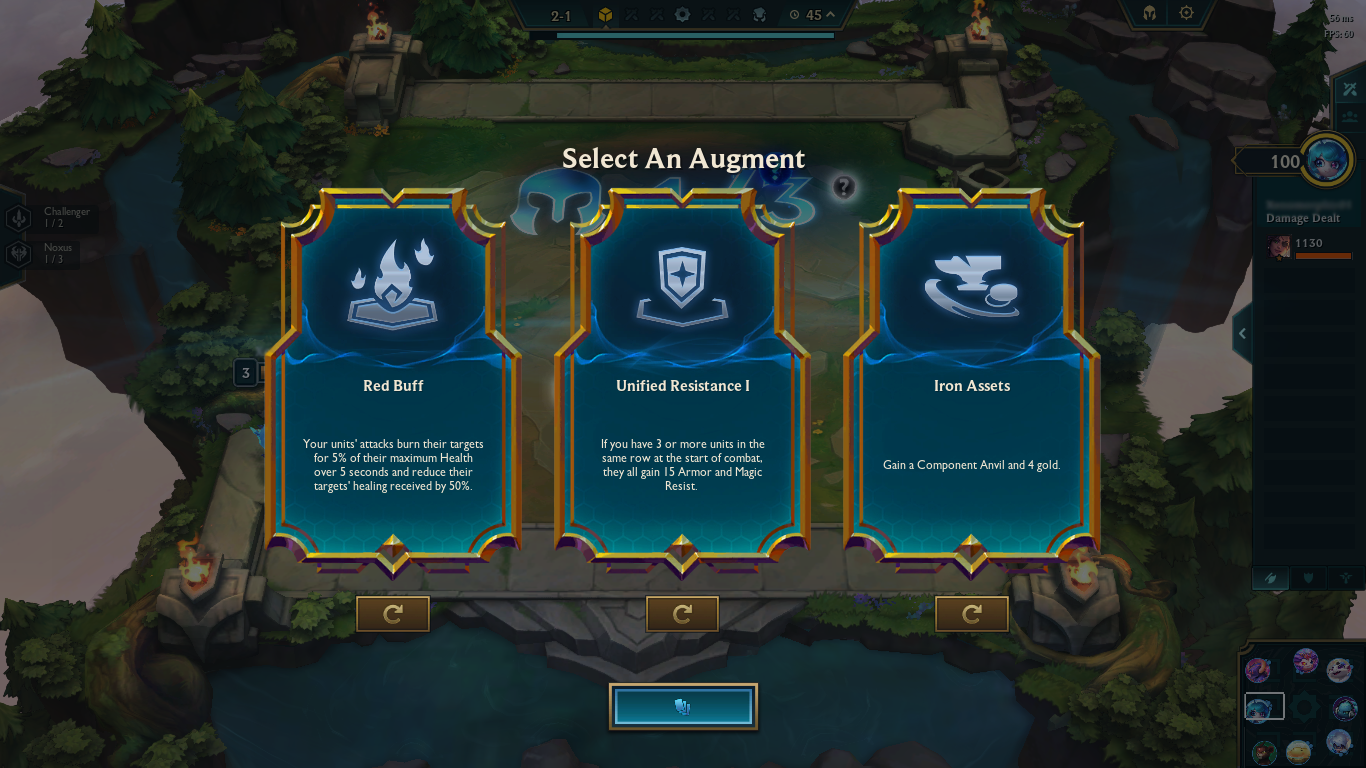Expand the stage timer arrow

pos(830,15)
